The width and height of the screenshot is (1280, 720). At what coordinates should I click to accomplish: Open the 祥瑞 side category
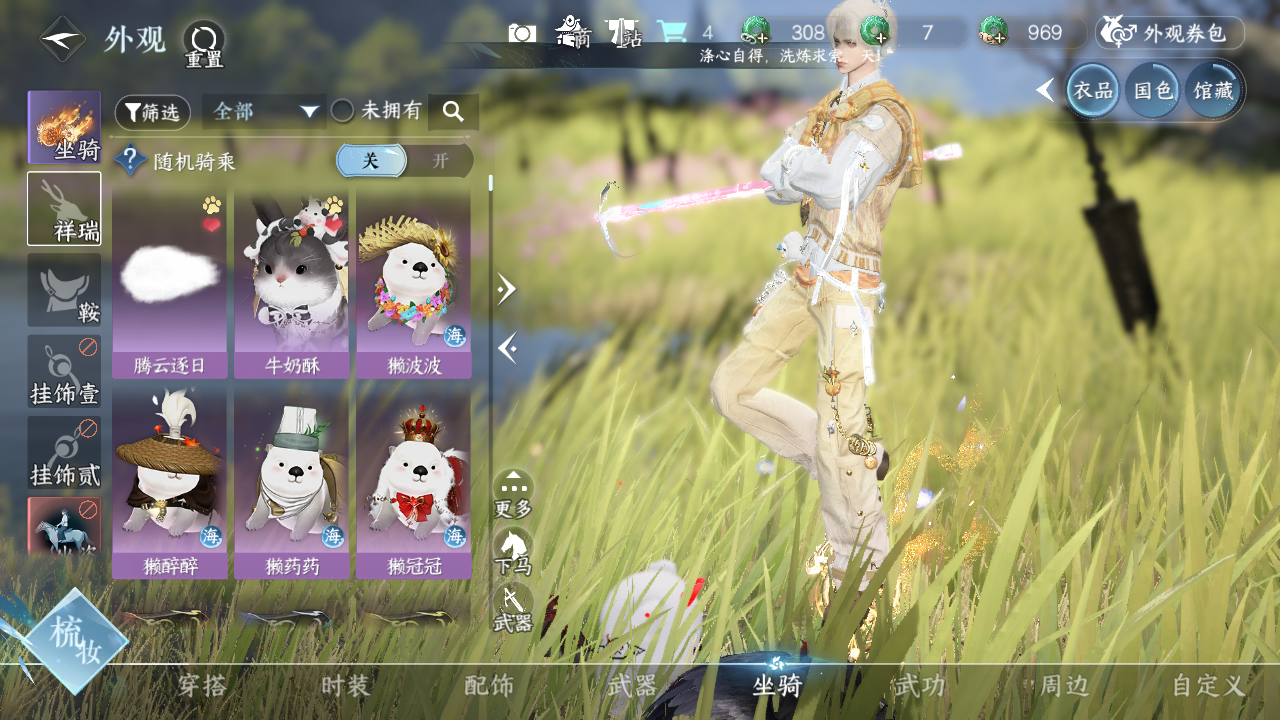tap(64, 208)
